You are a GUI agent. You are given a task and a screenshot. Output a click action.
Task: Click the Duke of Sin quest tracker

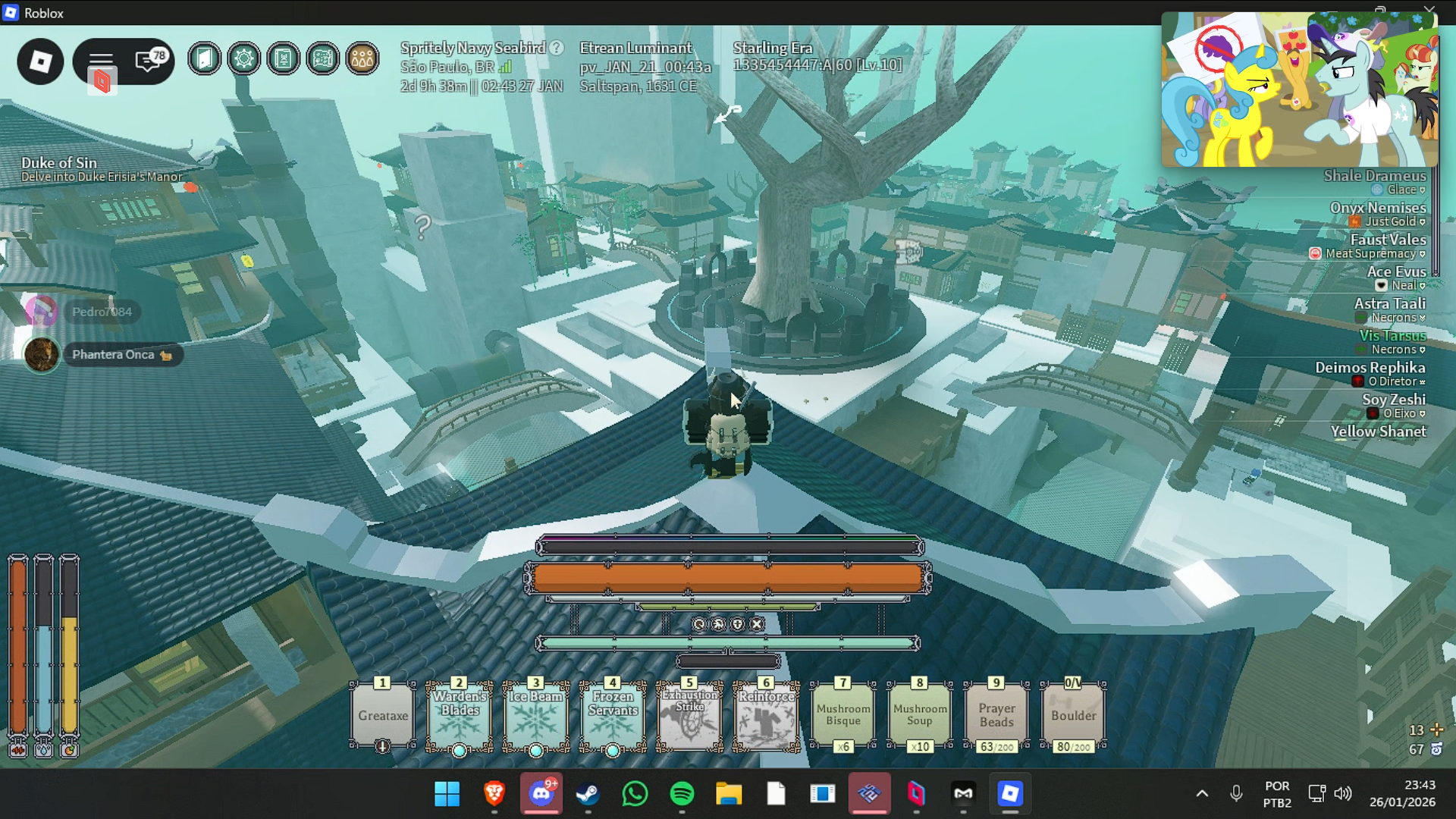tap(59, 163)
